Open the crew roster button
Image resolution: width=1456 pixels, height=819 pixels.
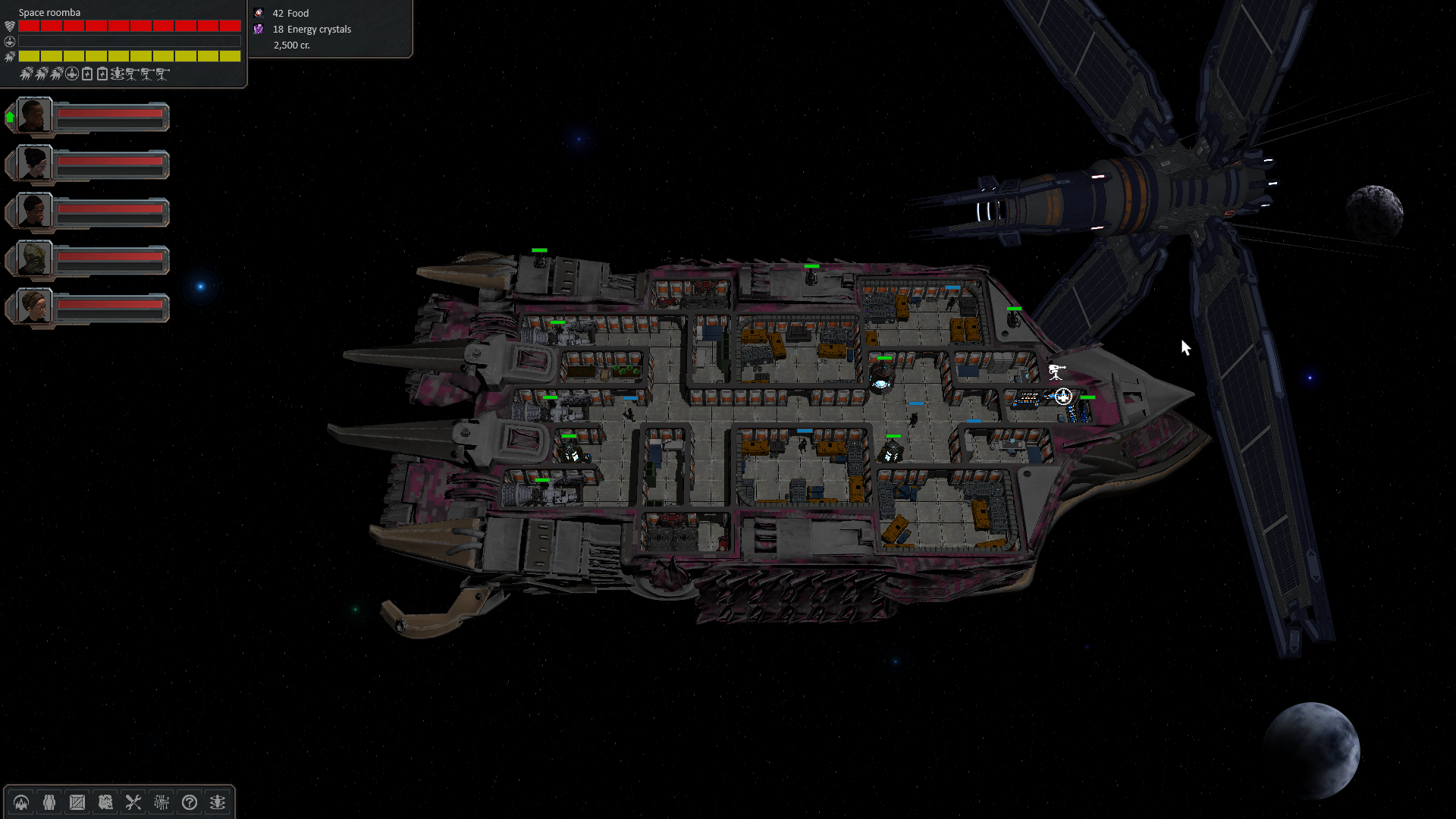coord(49,802)
